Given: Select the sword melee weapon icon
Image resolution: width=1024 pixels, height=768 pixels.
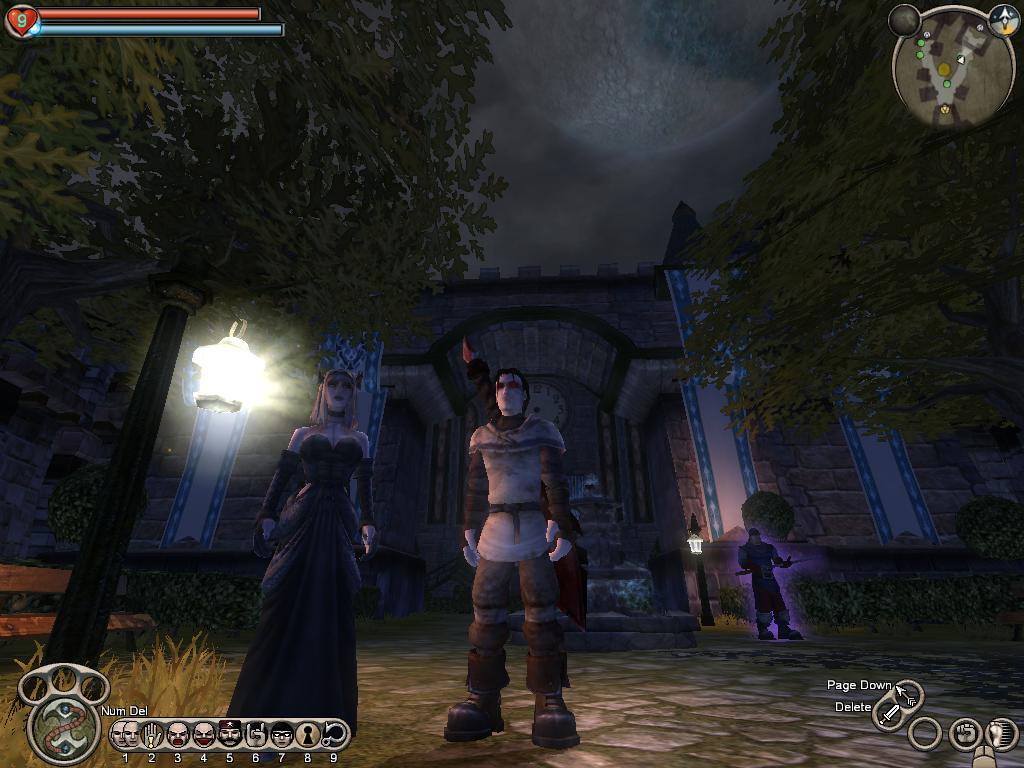Looking at the screenshot, I should click(888, 714).
